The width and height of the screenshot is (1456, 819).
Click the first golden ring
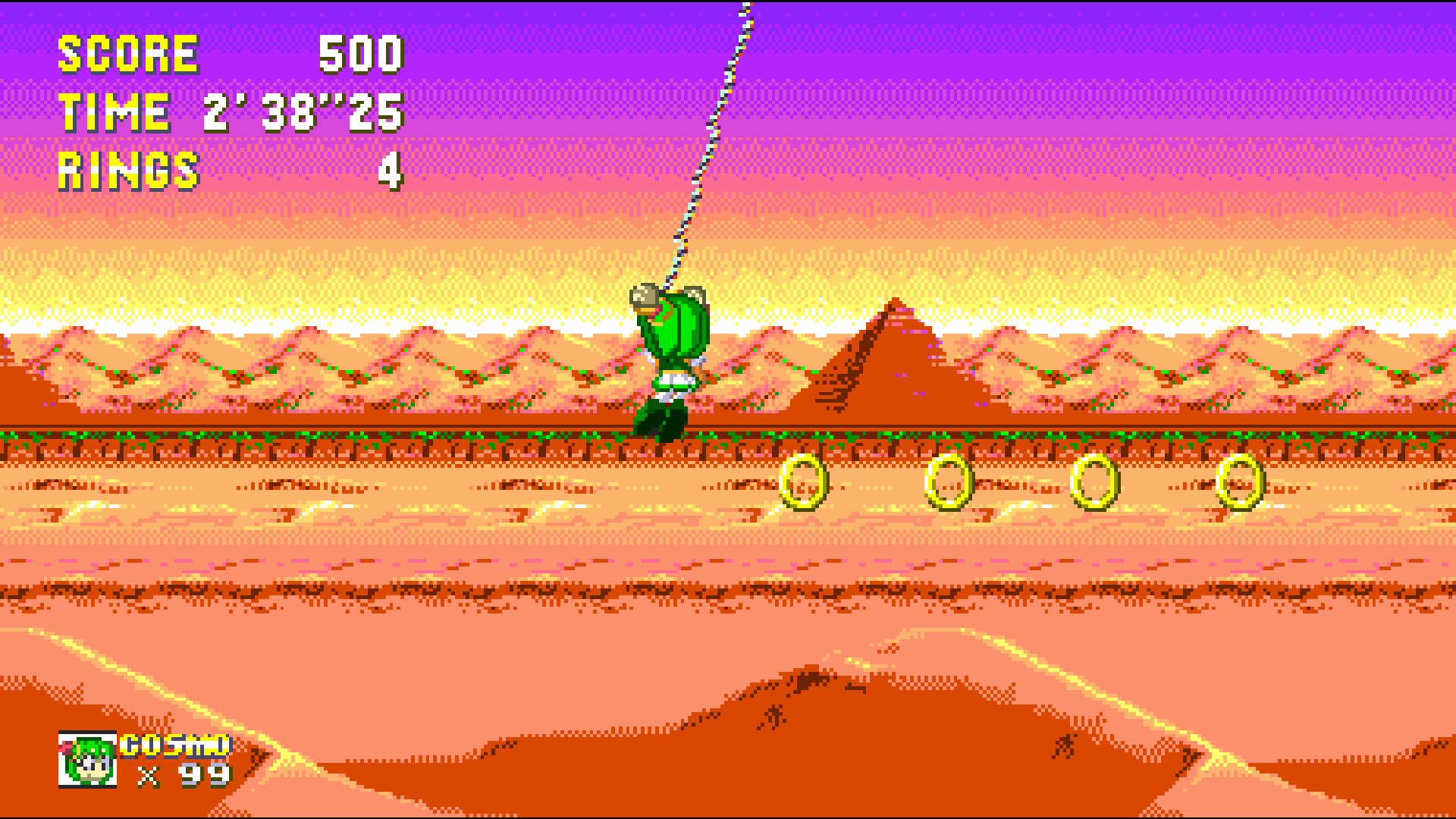802,480
